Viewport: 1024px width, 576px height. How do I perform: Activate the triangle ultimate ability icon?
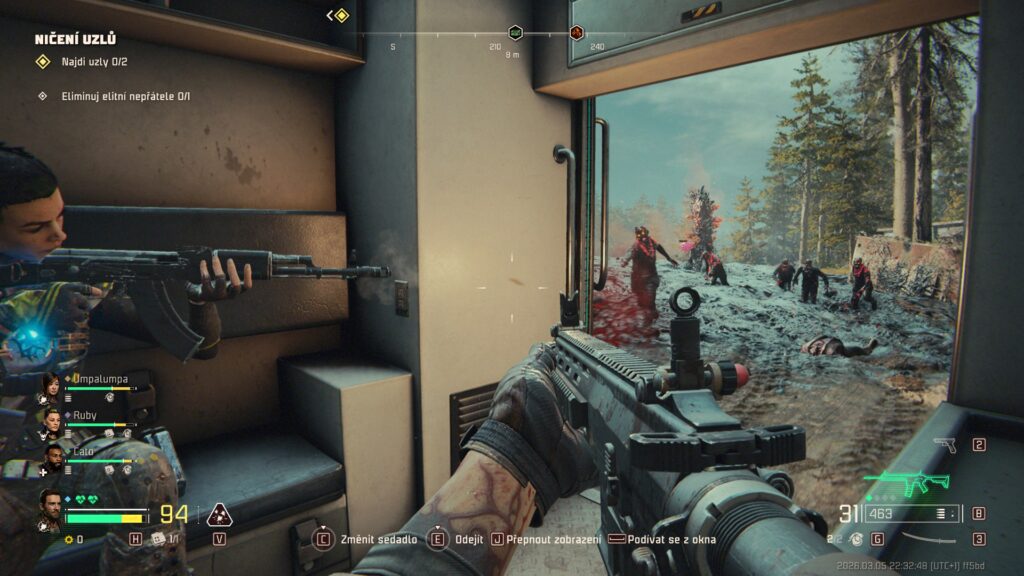click(x=218, y=515)
